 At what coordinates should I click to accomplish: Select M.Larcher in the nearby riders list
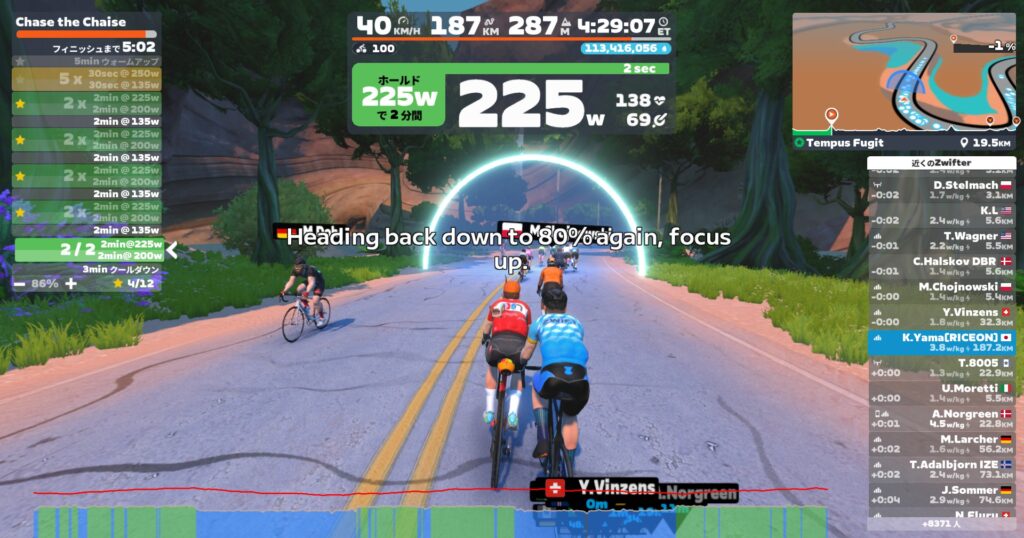941,444
